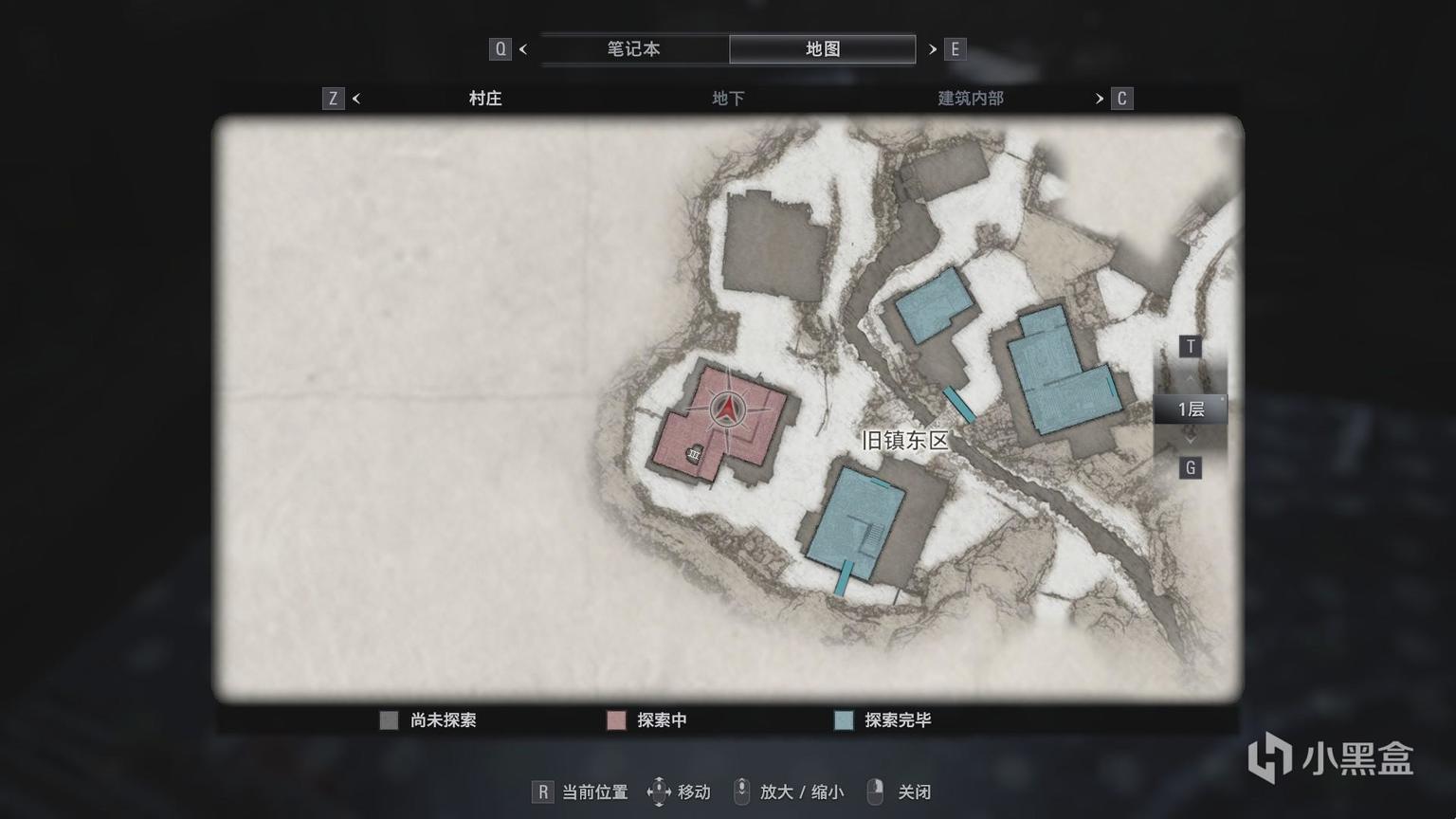Click the left arrow beside 村庄

coord(356,99)
